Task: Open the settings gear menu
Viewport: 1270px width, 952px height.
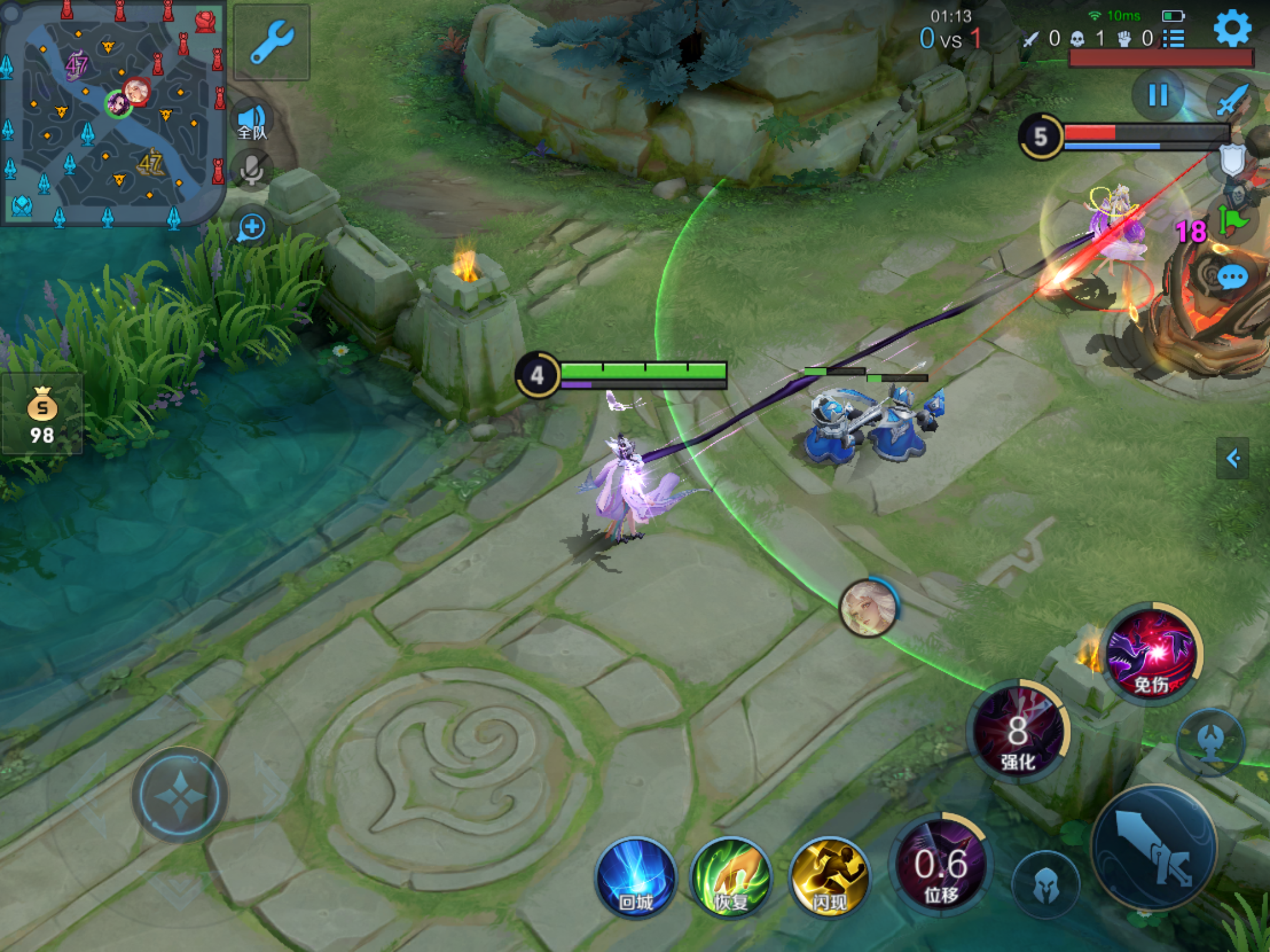Action: [1232, 27]
